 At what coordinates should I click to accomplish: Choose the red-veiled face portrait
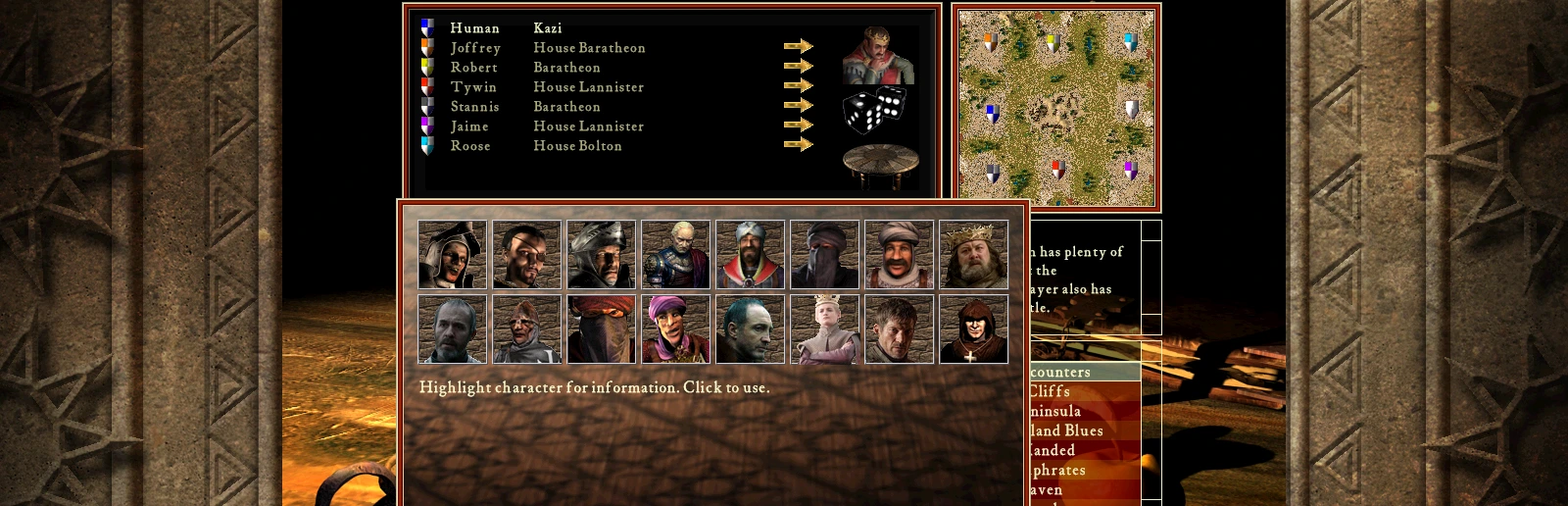pyautogui.click(x=601, y=329)
